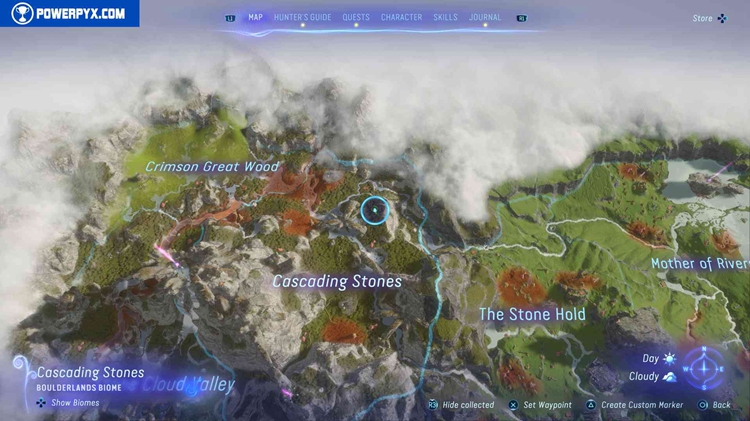Click the compass rose indicator

point(707,367)
